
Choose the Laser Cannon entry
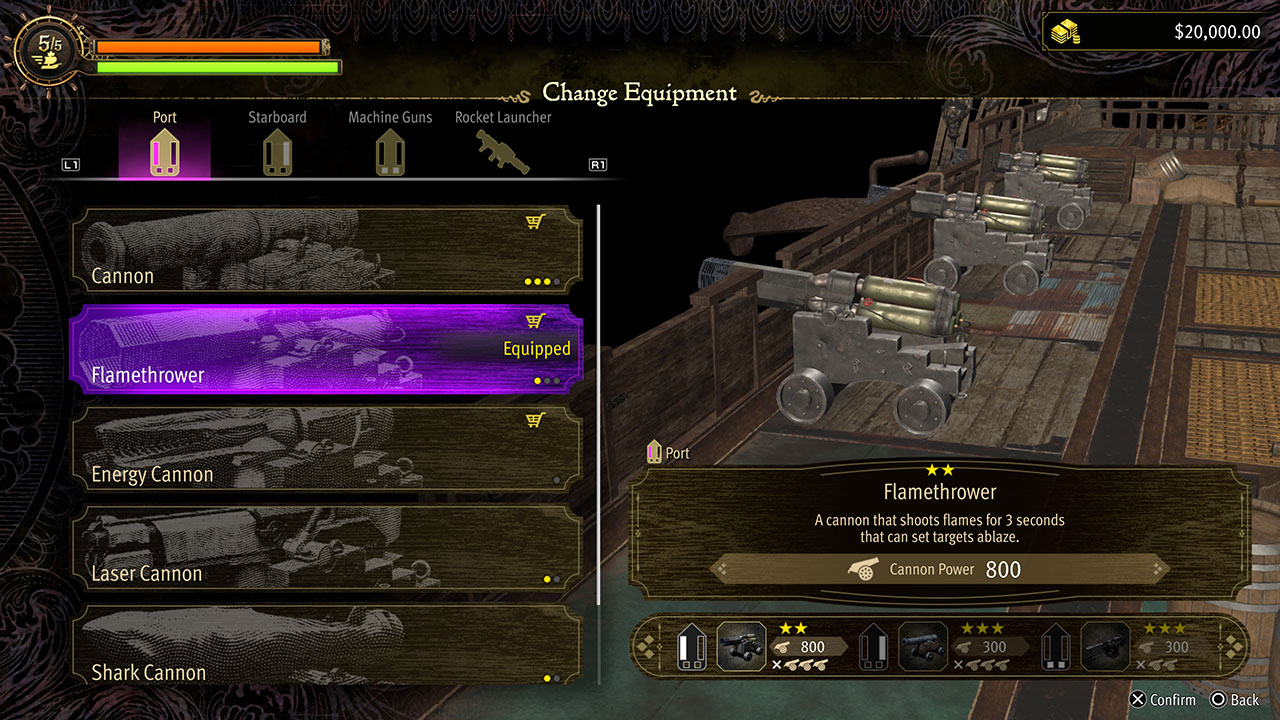[326, 548]
